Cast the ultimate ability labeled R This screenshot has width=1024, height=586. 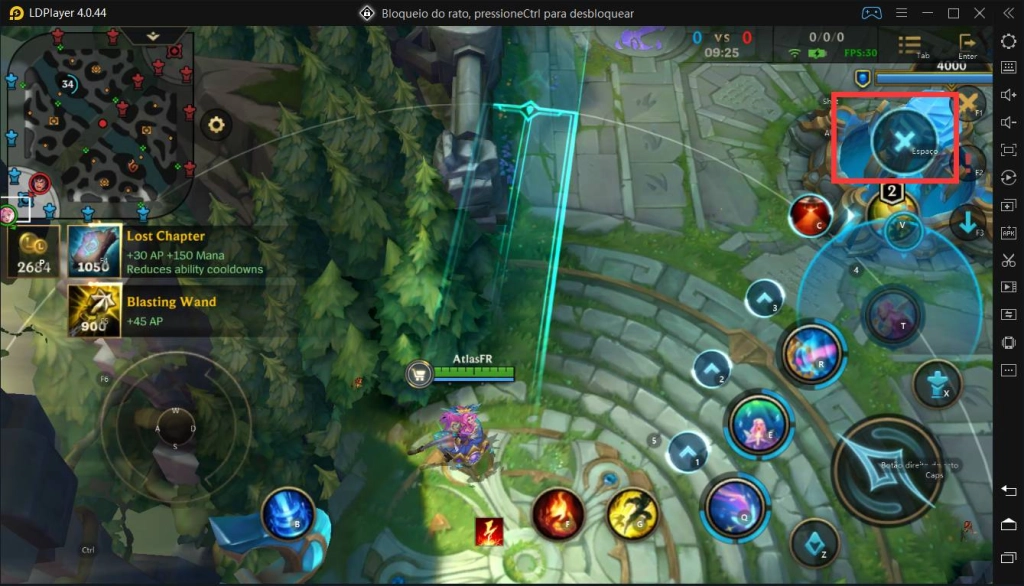[x=811, y=353]
